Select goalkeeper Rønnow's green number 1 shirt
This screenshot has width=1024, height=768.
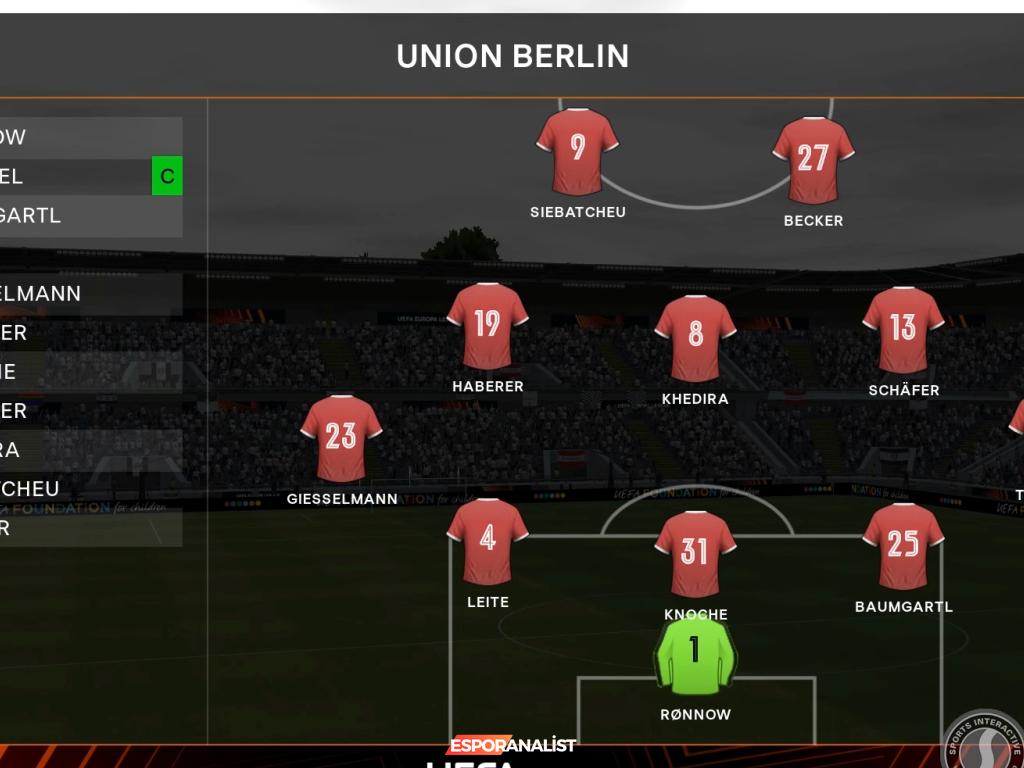[x=695, y=654]
